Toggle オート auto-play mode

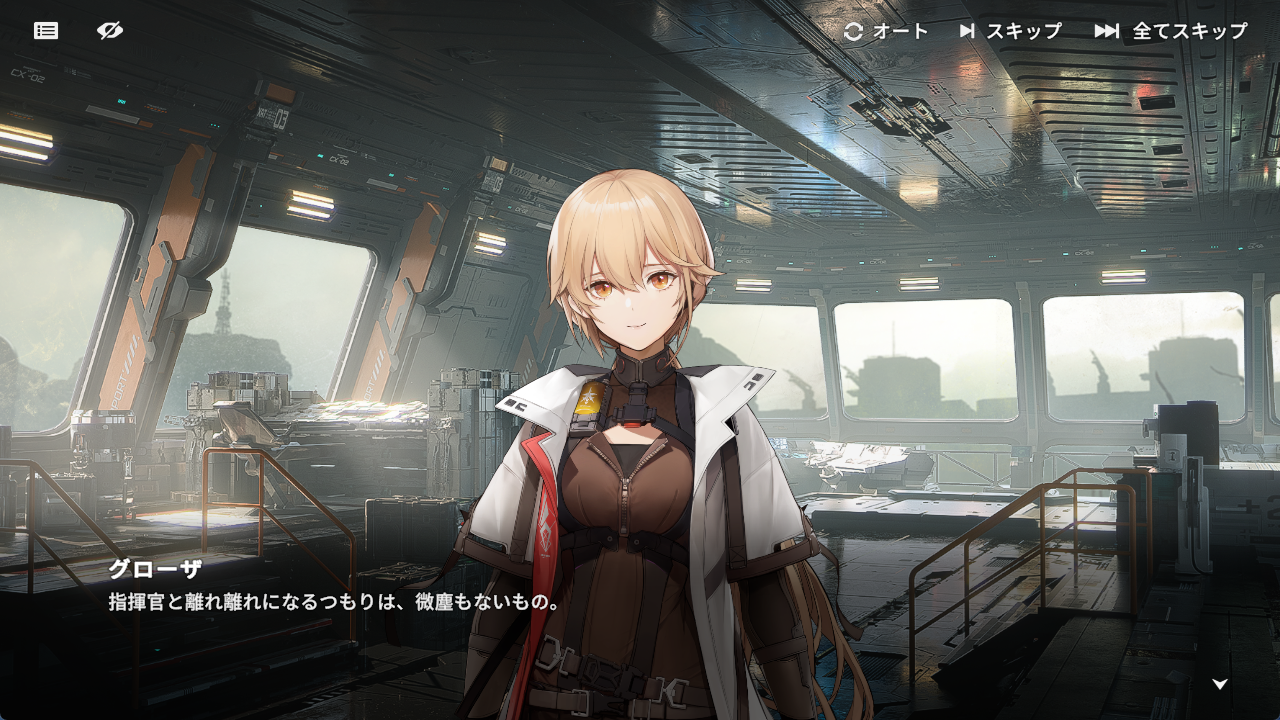(886, 31)
